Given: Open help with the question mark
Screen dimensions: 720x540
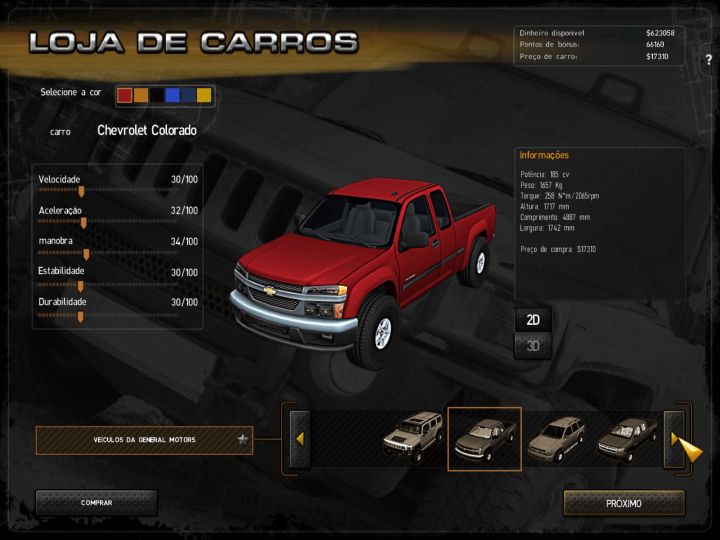Looking at the screenshot, I should 708,60.
